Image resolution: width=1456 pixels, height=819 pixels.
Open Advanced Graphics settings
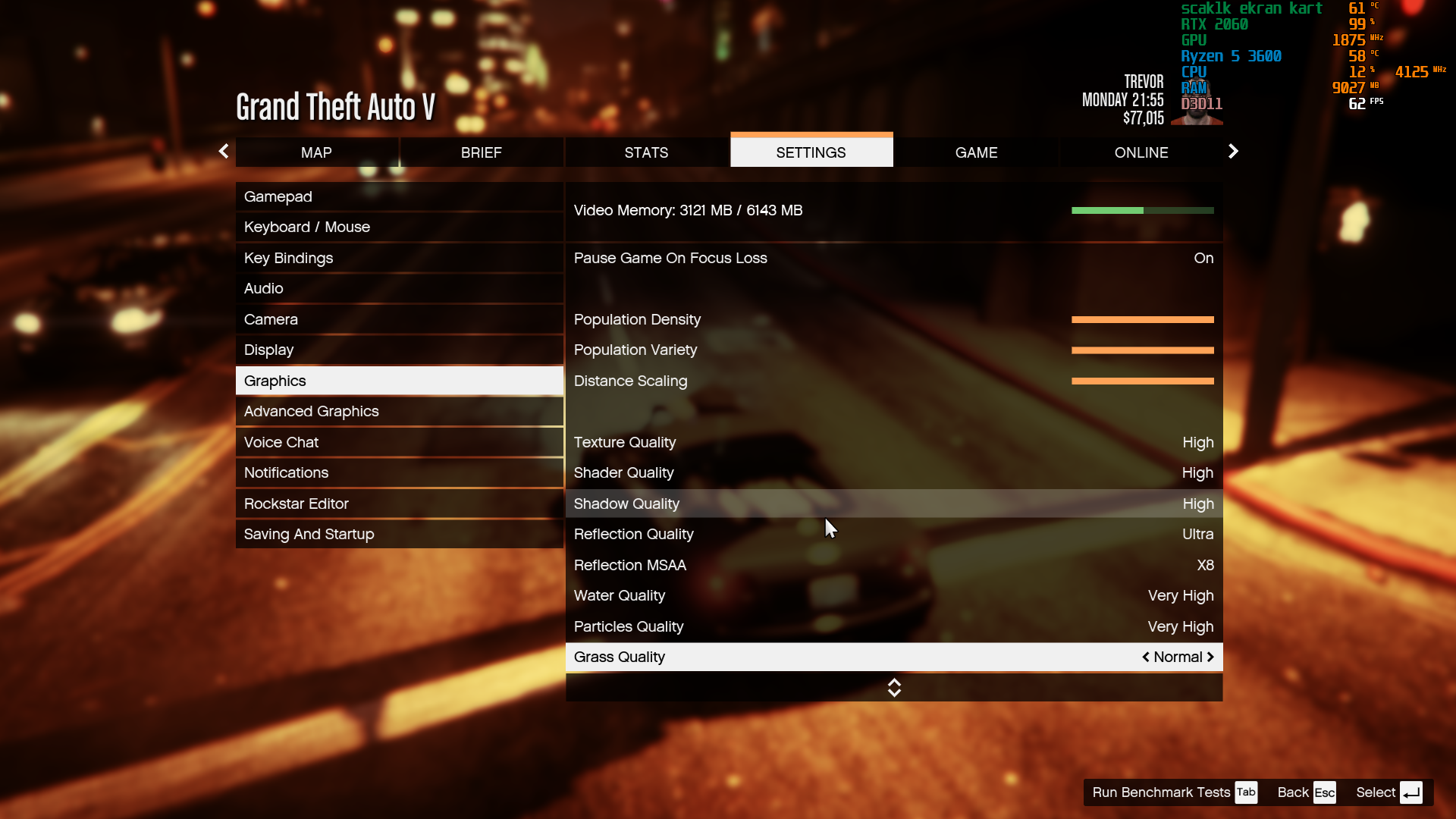tap(399, 411)
